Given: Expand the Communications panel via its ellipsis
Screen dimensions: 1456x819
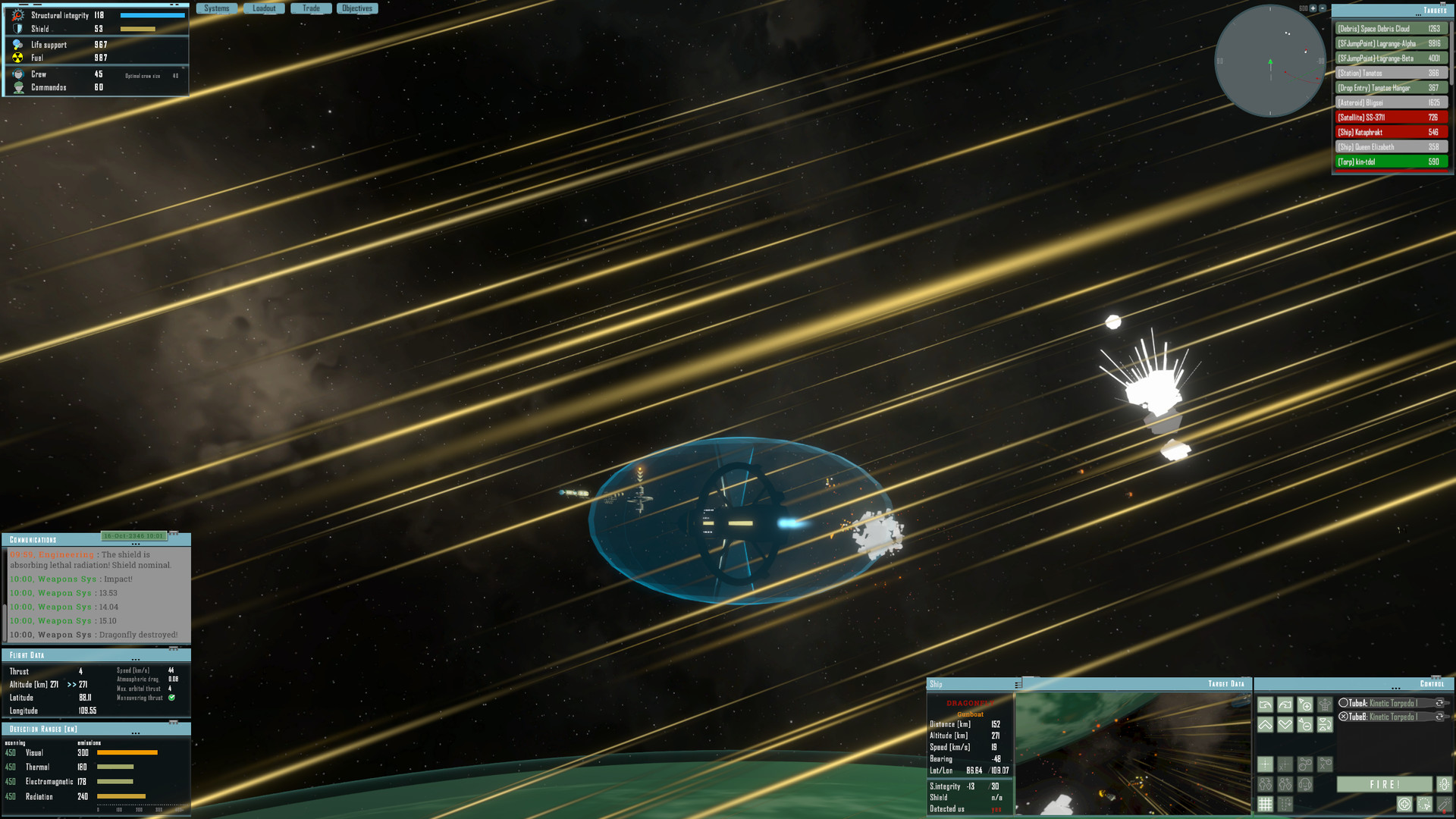Looking at the screenshot, I should pyautogui.click(x=136, y=543).
